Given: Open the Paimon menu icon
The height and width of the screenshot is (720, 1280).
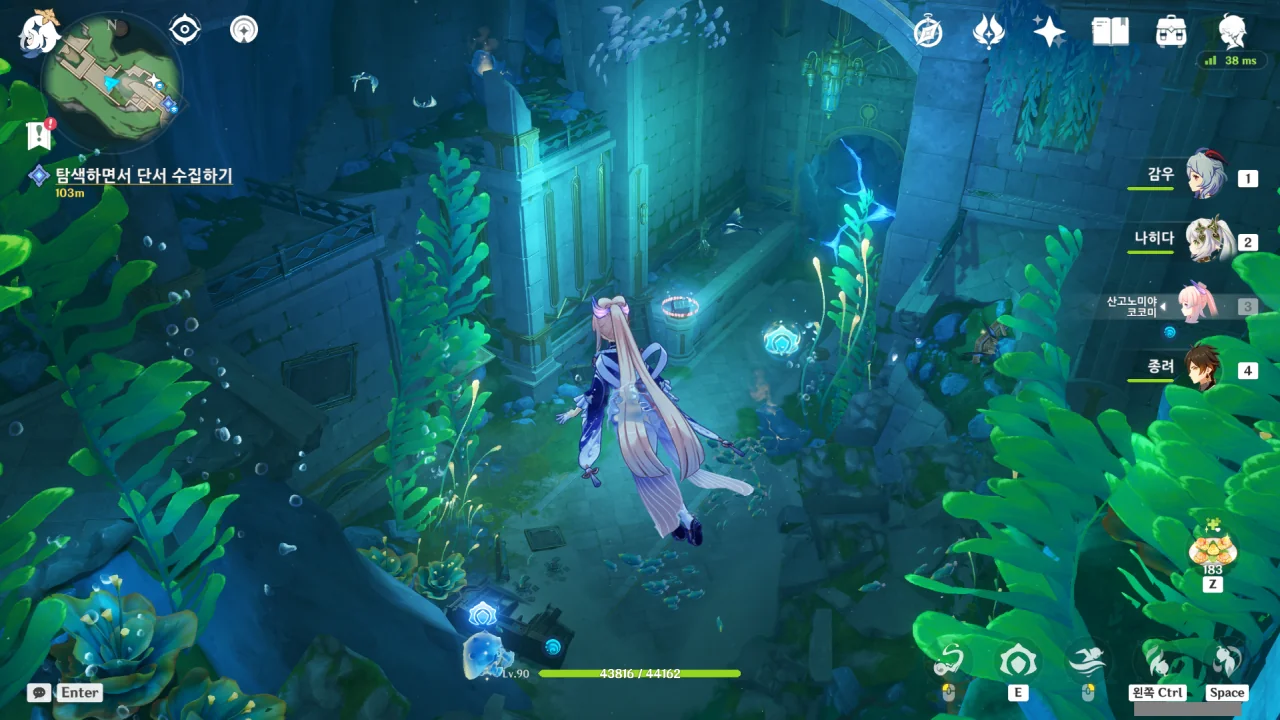Looking at the screenshot, I should [40, 32].
